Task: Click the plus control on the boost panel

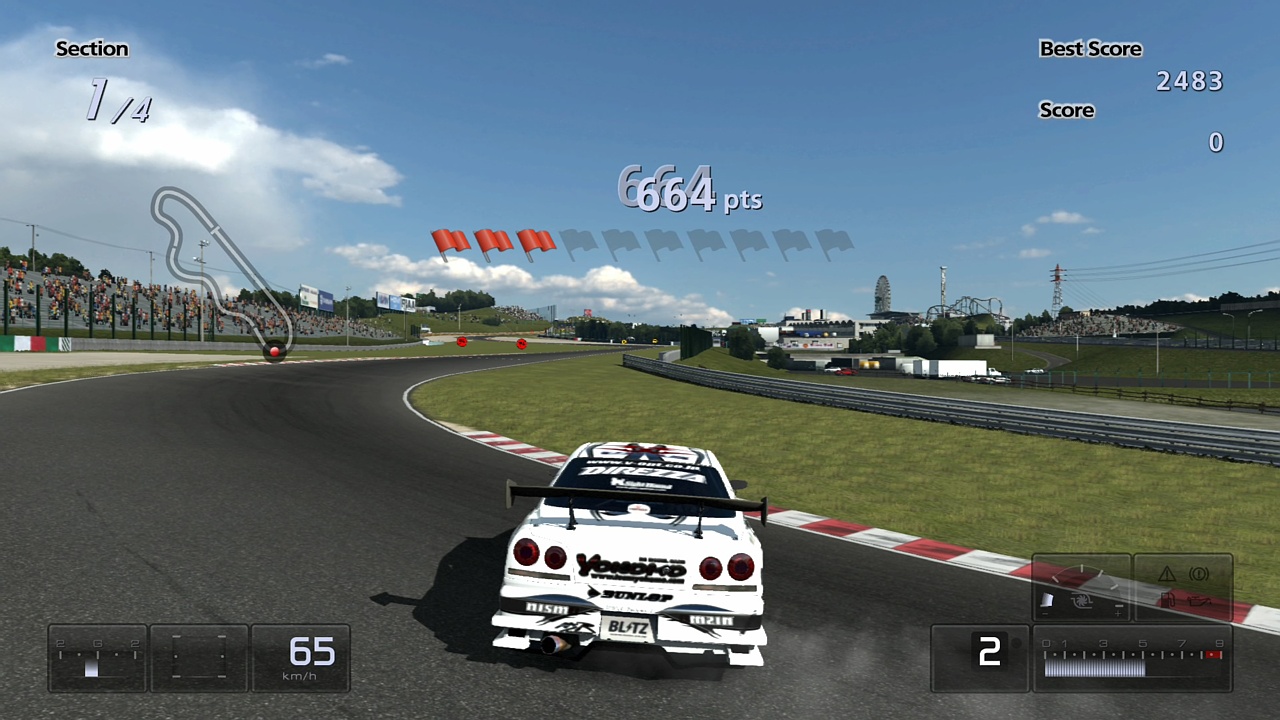Action: point(1118,614)
